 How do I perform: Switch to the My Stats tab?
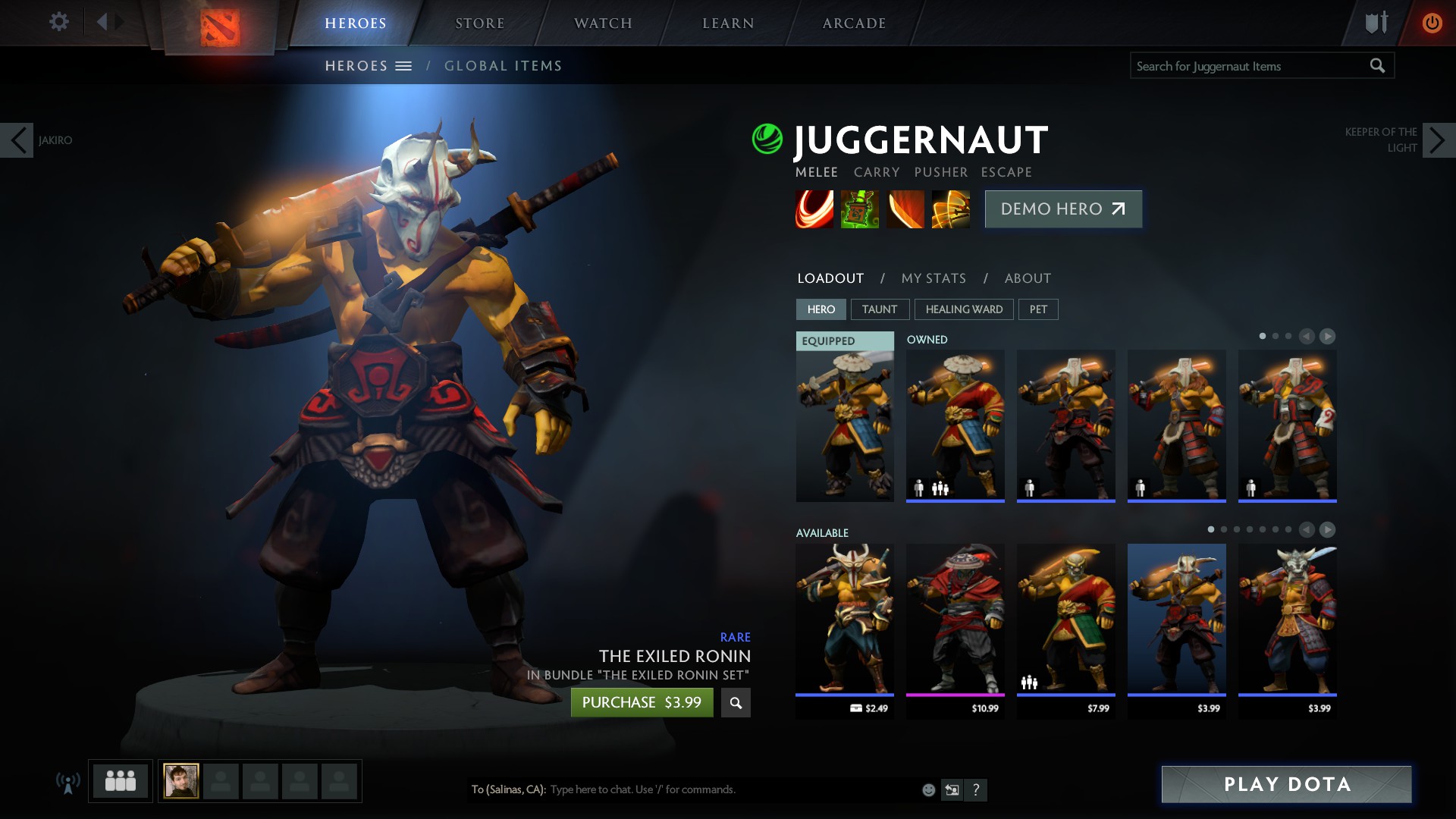pyautogui.click(x=934, y=278)
